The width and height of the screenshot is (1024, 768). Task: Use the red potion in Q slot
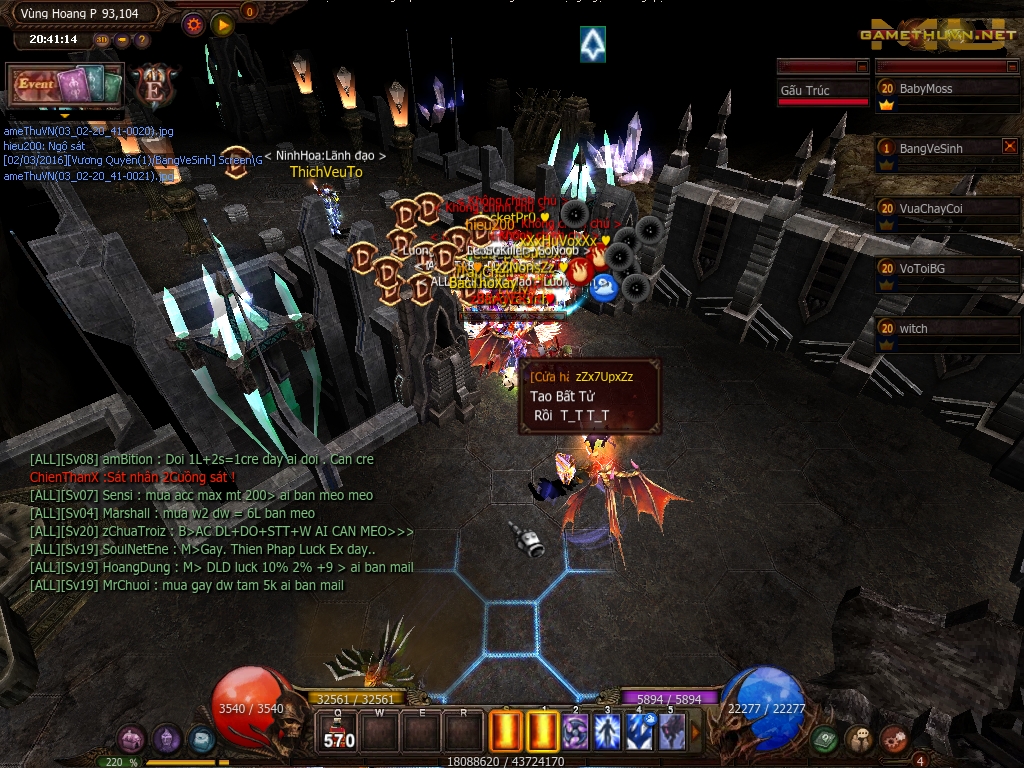click(x=339, y=732)
